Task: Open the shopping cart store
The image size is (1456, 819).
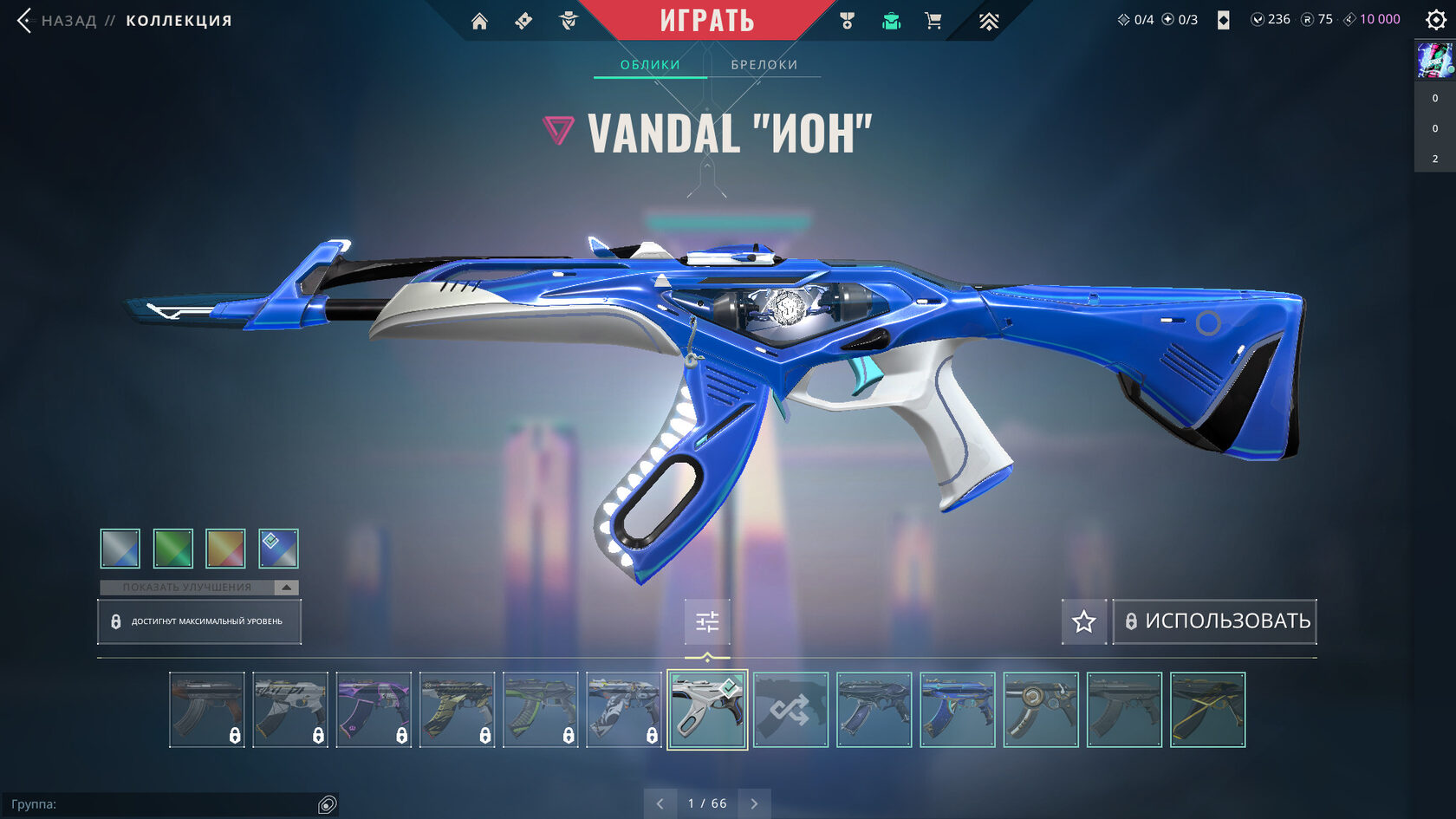Action: coord(933,22)
